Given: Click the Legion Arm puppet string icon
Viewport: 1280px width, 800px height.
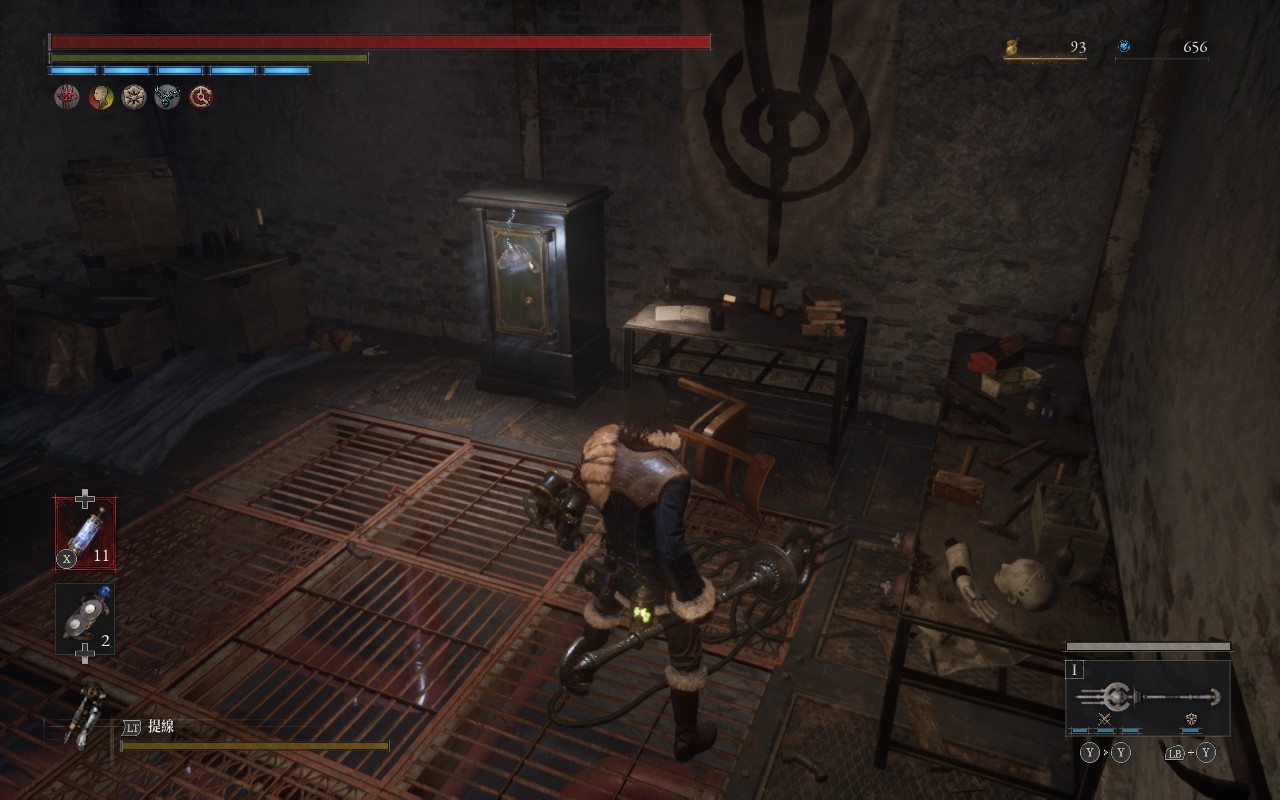Looking at the screenshot, I should (x=84, y=710).
